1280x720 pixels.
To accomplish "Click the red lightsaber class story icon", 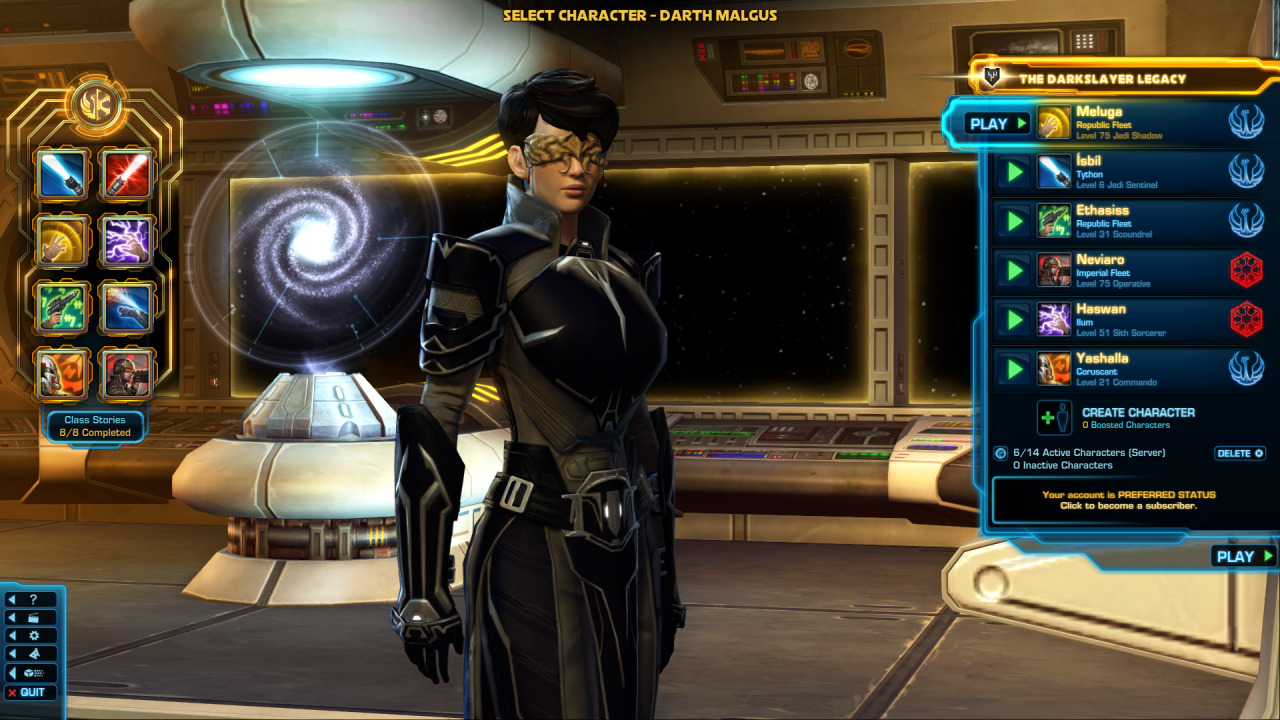I will click(x=127, y=175).
